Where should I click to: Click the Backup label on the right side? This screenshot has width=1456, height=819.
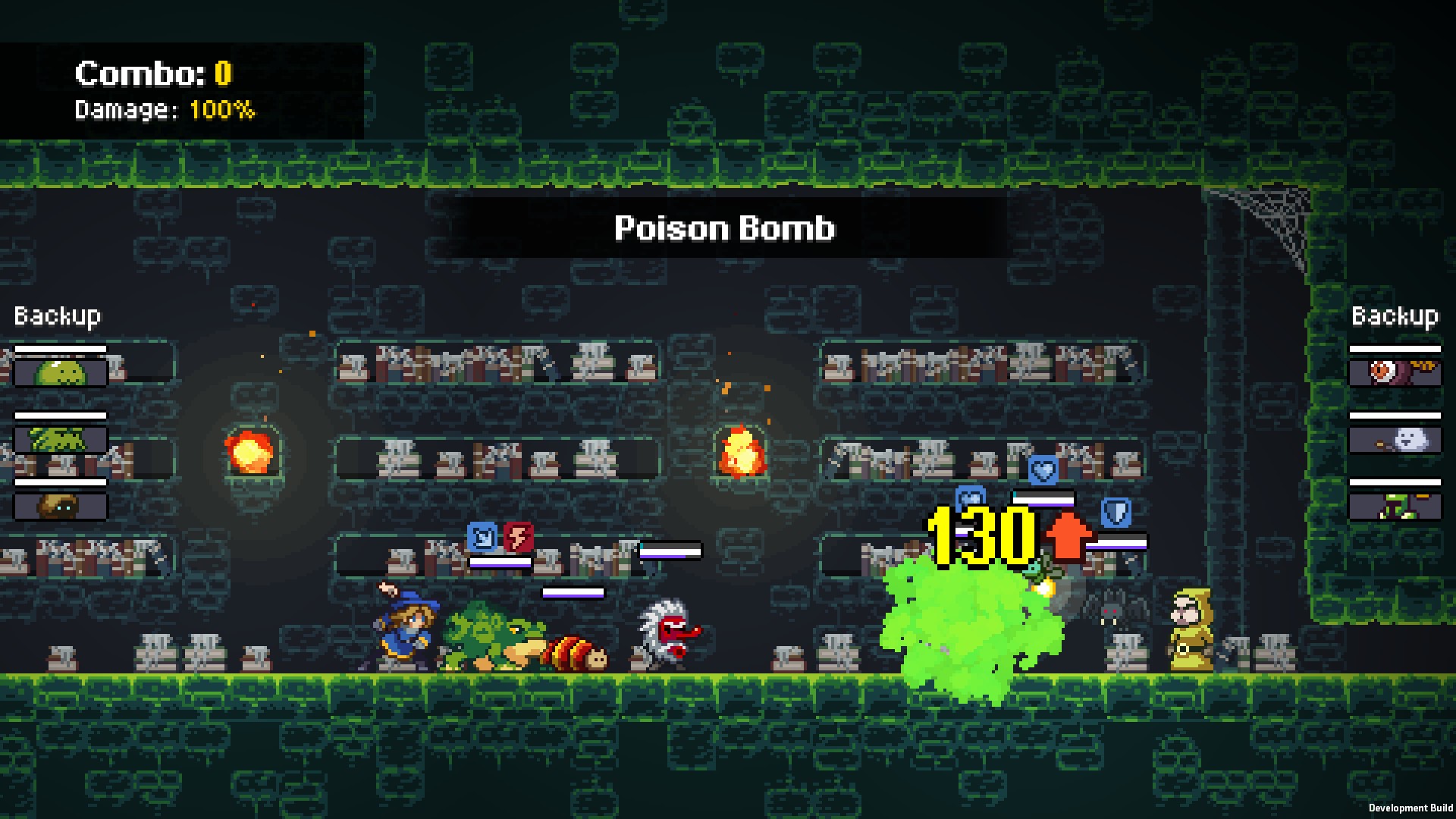1394,316
